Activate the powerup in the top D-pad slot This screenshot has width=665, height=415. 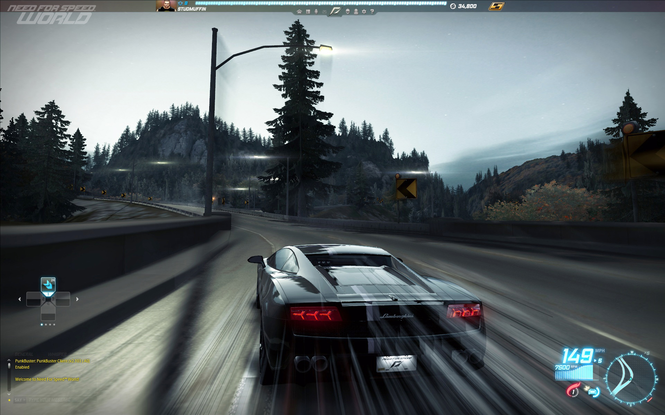click(48, 284)
